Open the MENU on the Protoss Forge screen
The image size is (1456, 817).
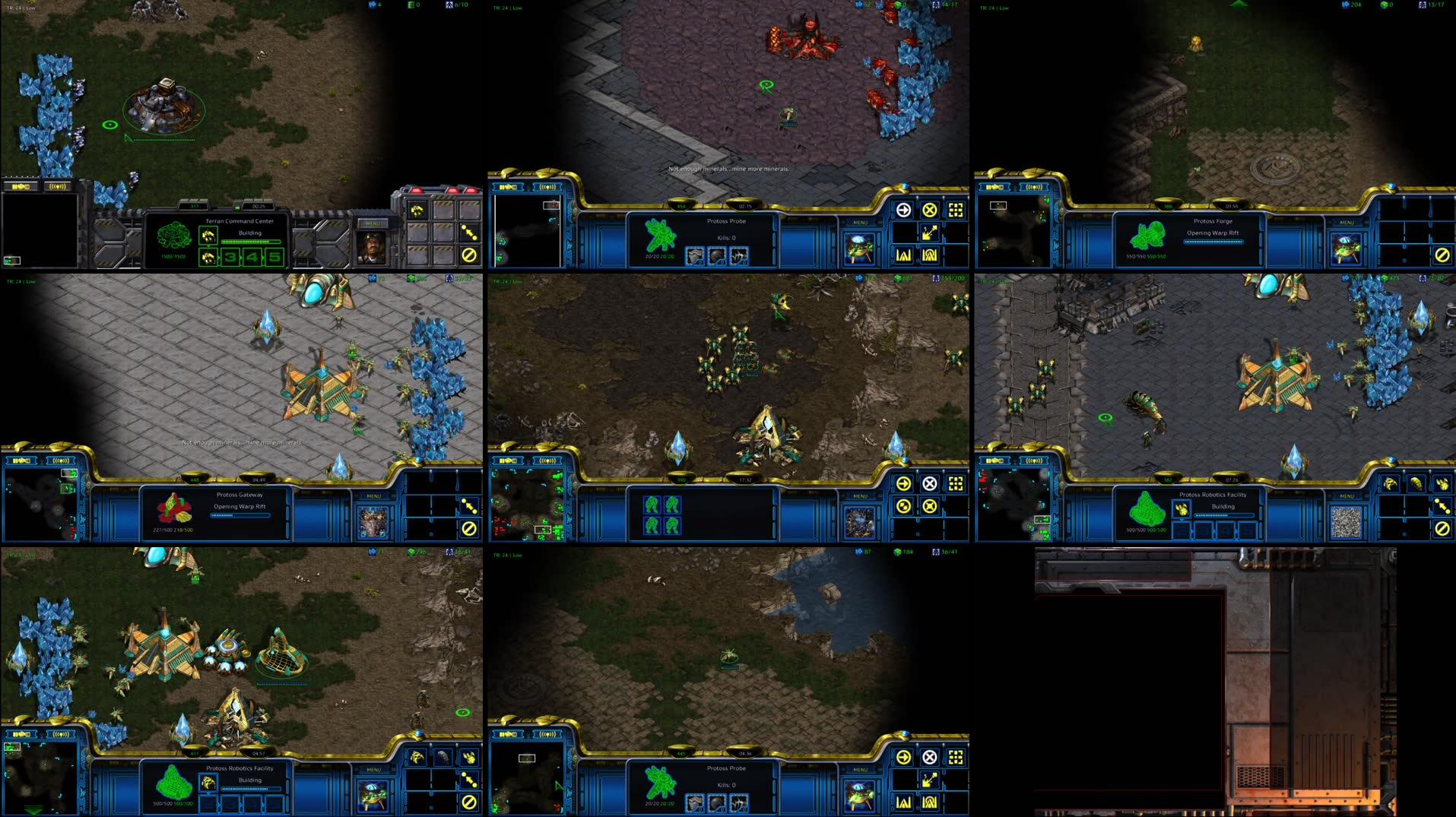pos(1347,223)
